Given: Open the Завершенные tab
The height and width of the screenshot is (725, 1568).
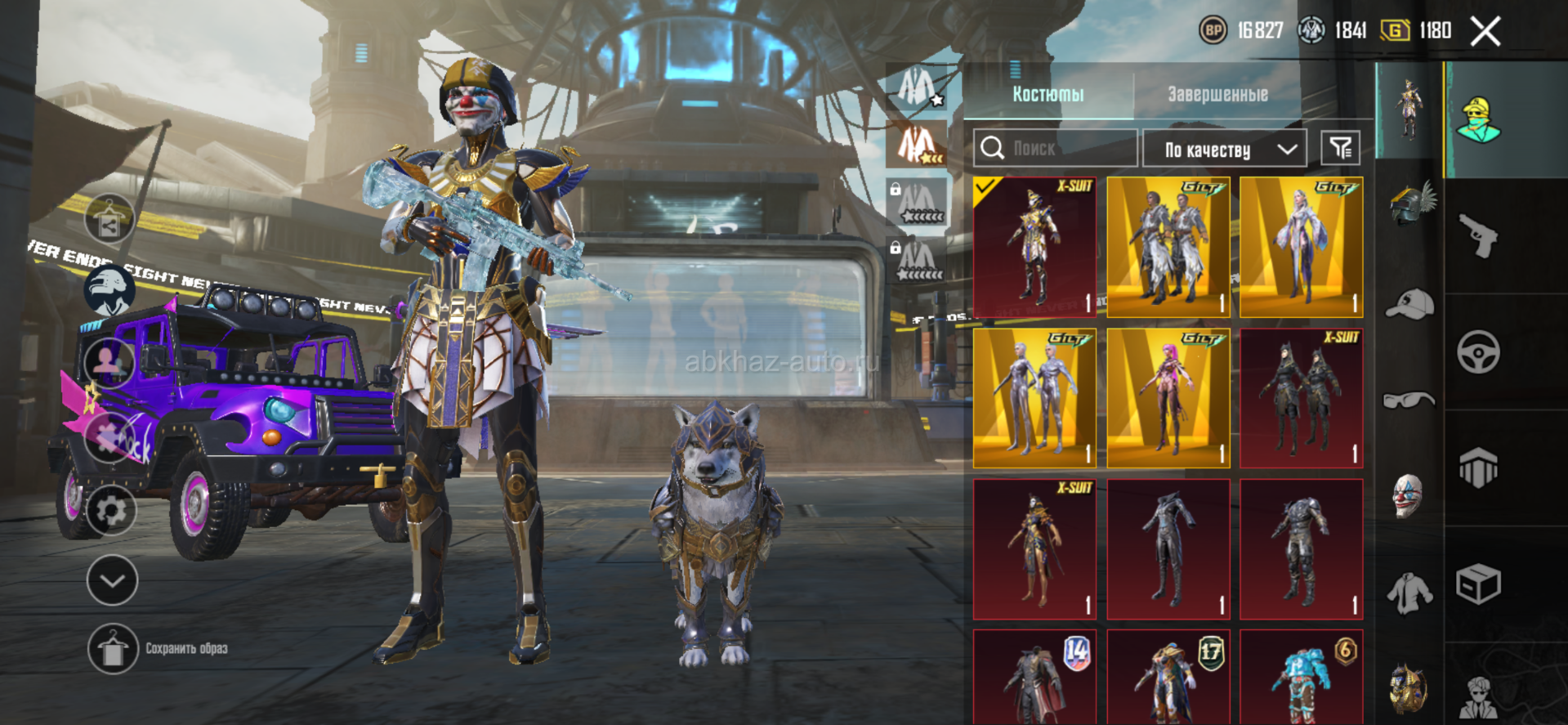Looking at the screenshot, I should click(x=1217, y=94).
